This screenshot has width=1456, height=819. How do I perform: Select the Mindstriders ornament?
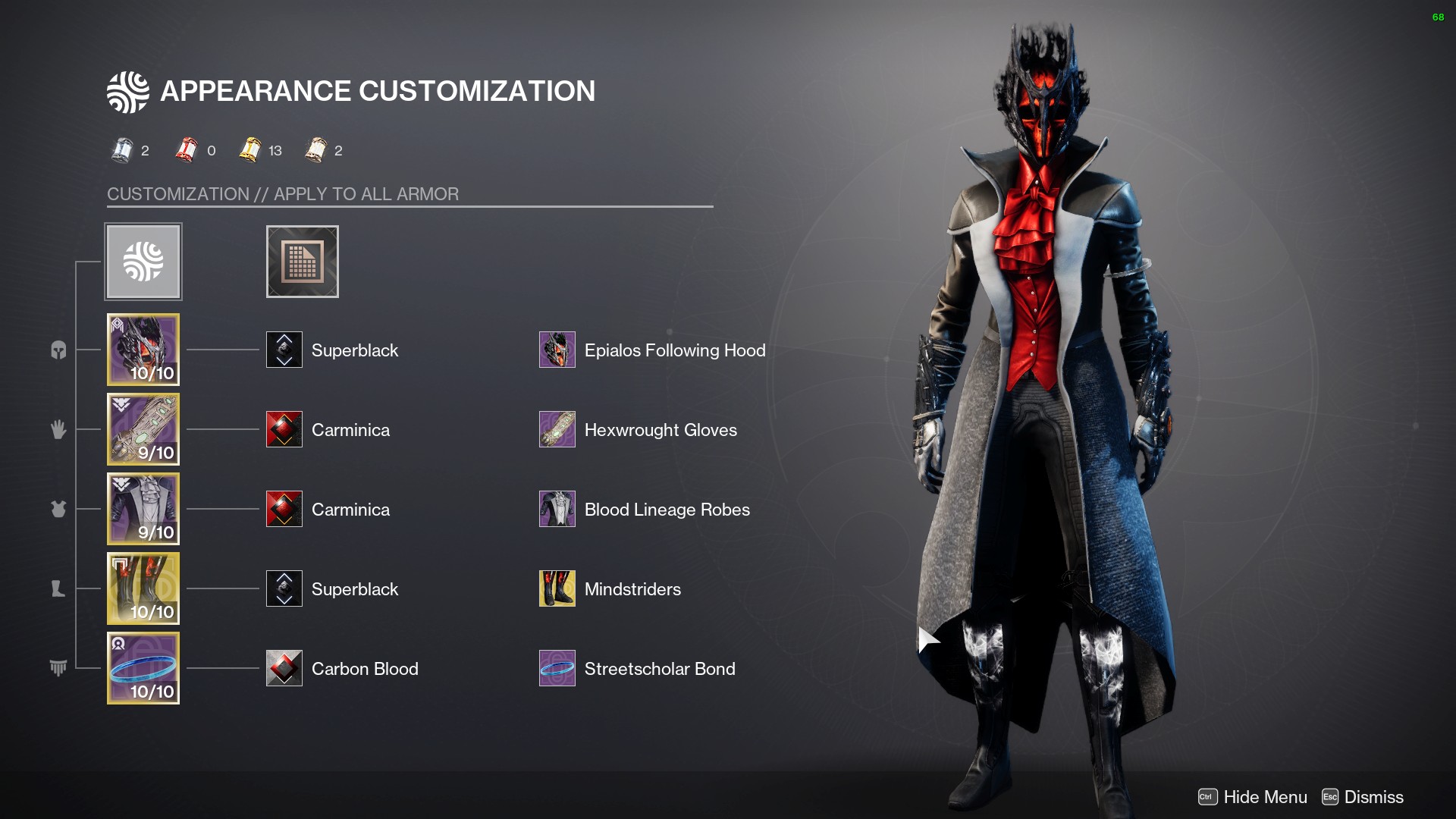click(557, 588)
